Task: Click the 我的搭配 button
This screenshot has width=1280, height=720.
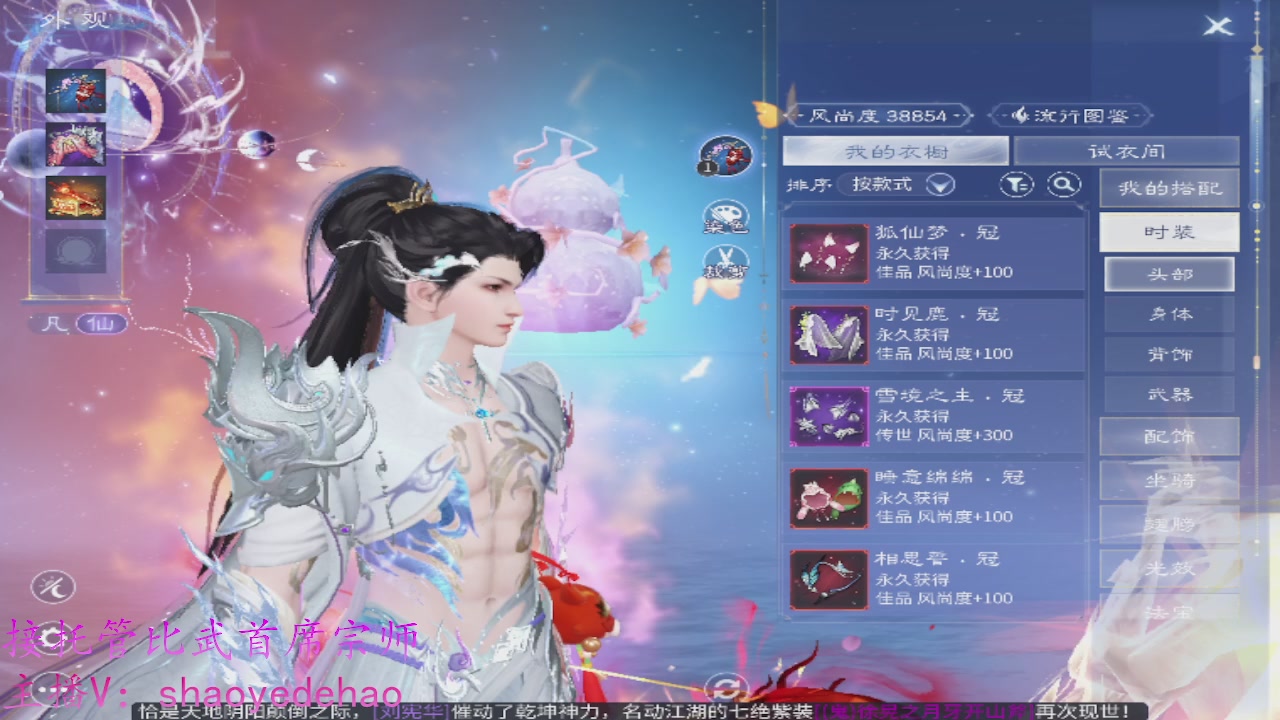Action: [1169, 188]
